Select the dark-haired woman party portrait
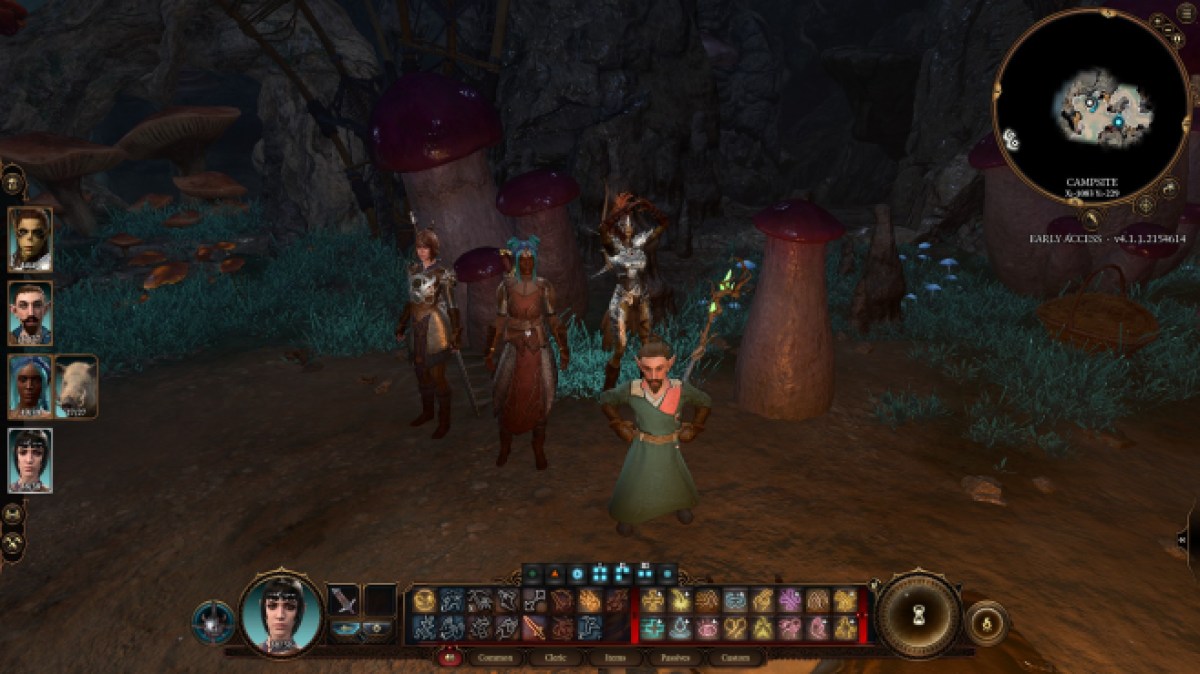The image size is (1200, 674). tap(30, 460)
